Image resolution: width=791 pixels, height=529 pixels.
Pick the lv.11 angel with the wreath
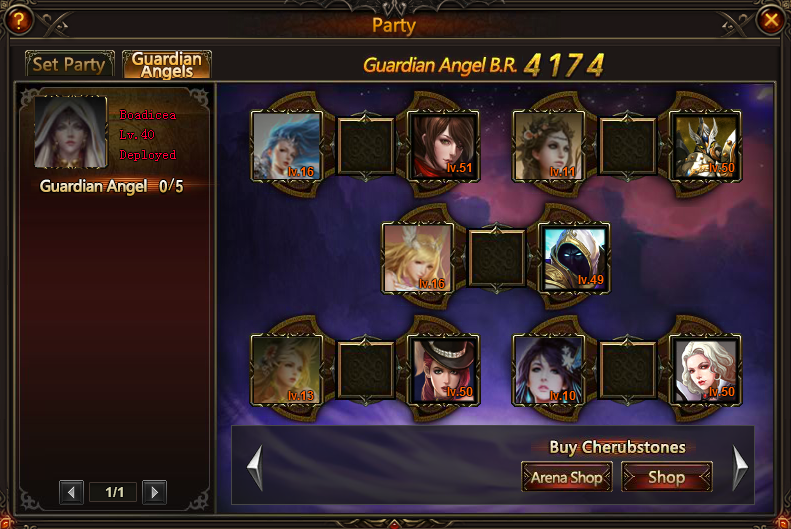click(549, 146)
